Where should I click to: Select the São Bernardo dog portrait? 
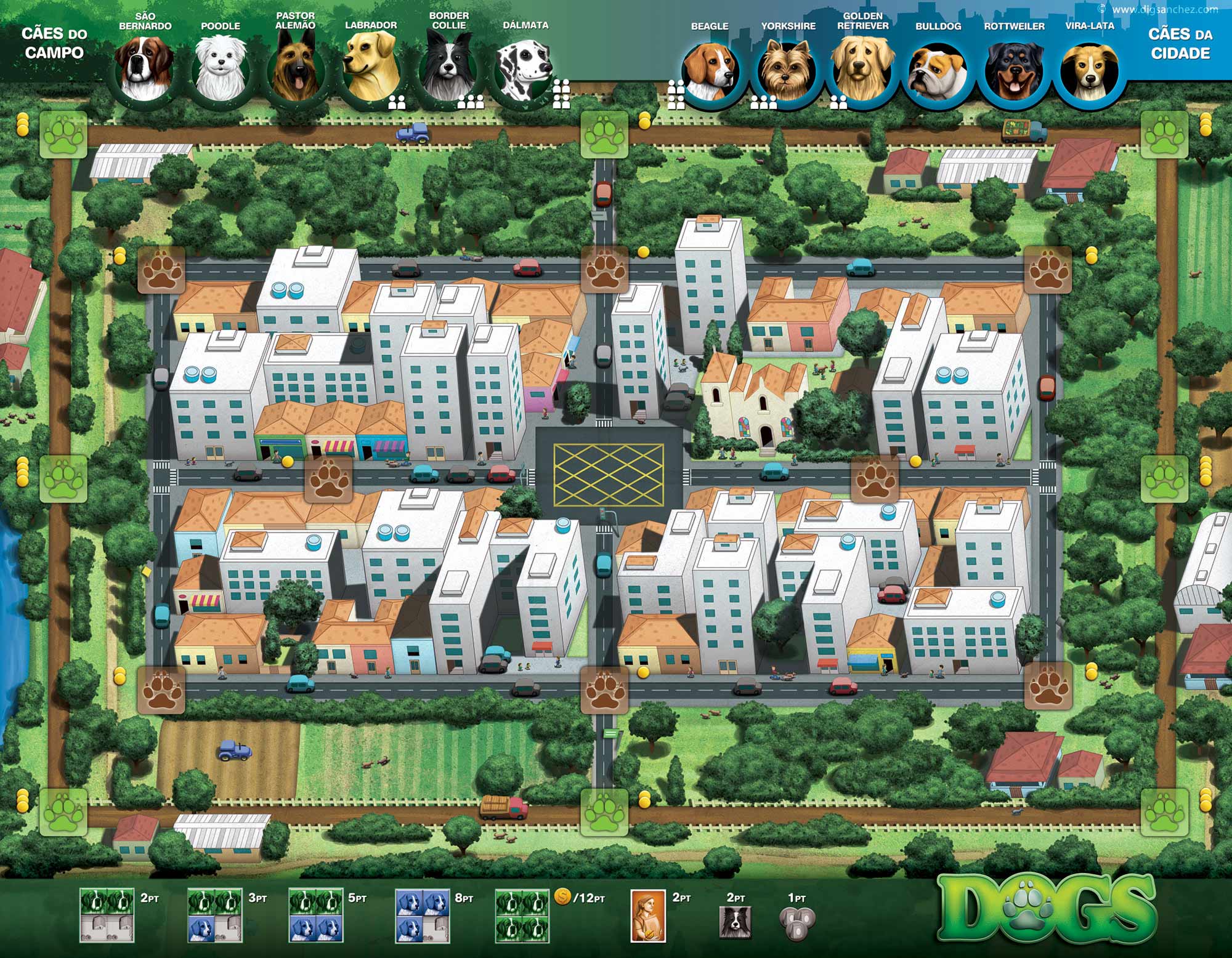[x=145, y=69]
